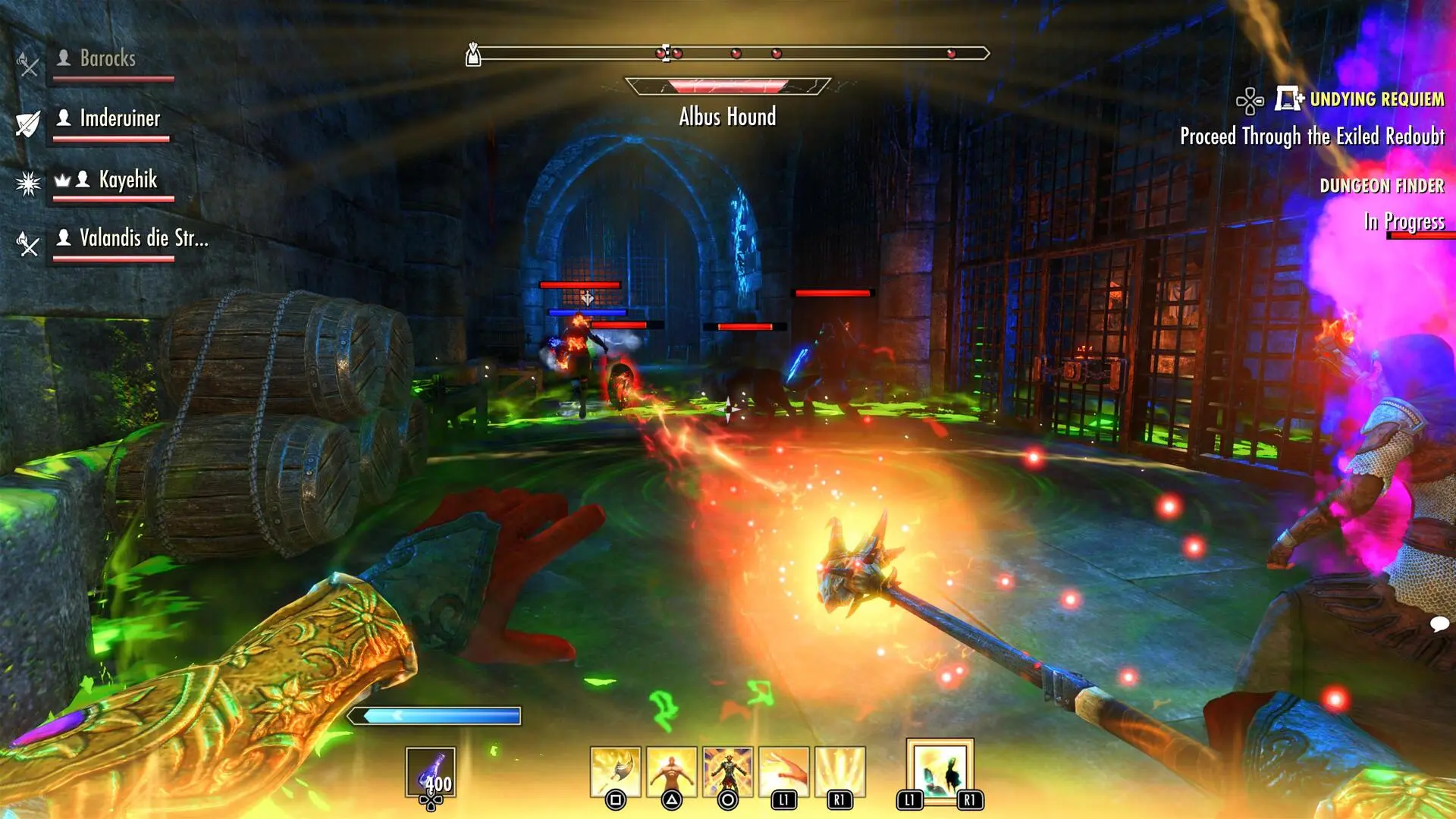This screenshot has width=1456, height=819.
Task: Fire the ultimate ability in the framed slot
Action: [x=940, y=770]
